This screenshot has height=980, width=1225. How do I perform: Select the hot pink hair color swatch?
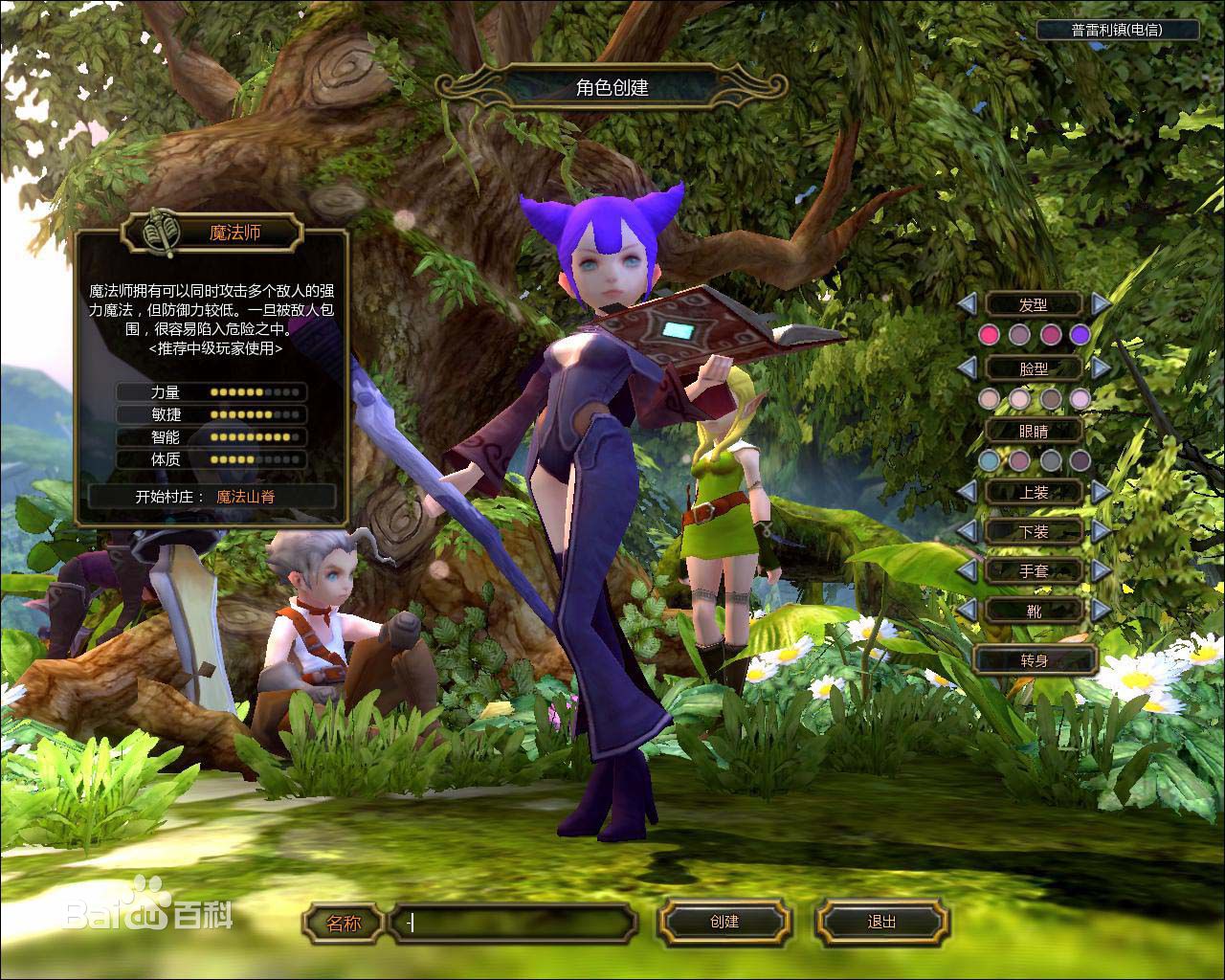989,335
